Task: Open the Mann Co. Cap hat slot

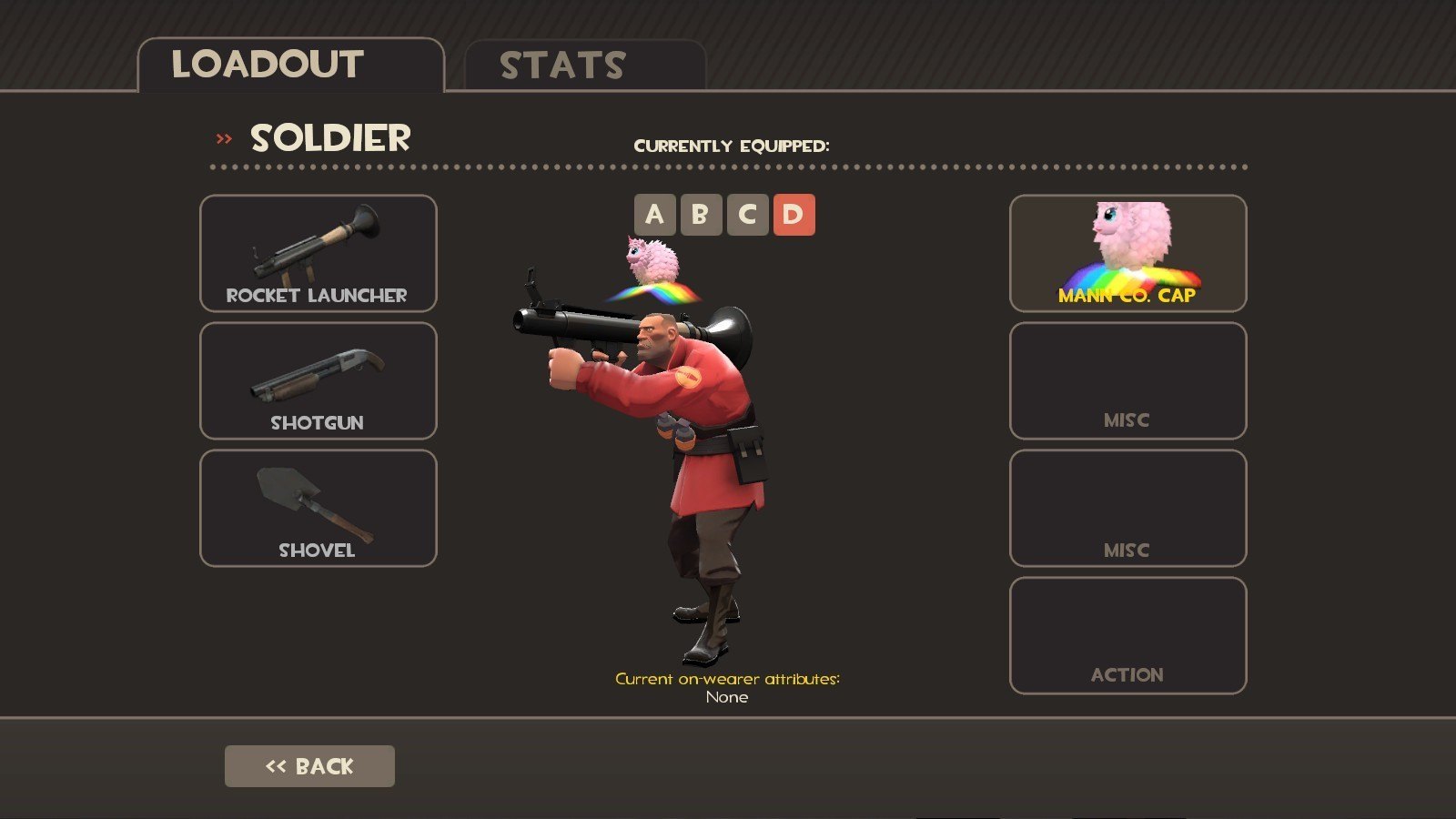Action: click(x=1127, y=253)
